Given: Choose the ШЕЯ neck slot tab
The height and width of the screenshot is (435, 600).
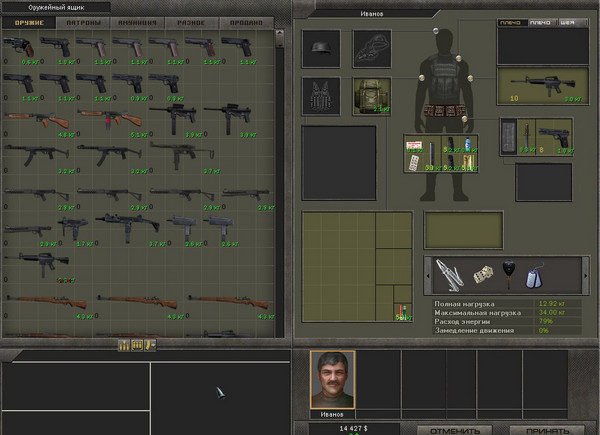Looking at the screenshot, I should [569, 22].
